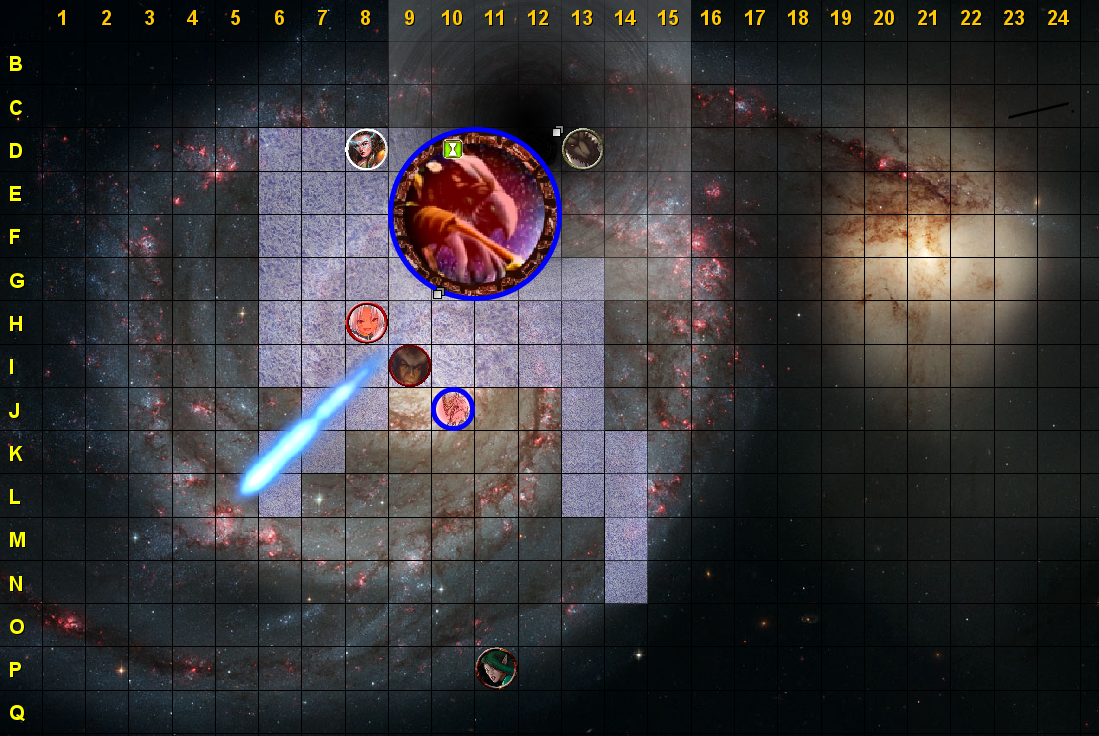Select the large blue-ringed monster token

[474, 214]
